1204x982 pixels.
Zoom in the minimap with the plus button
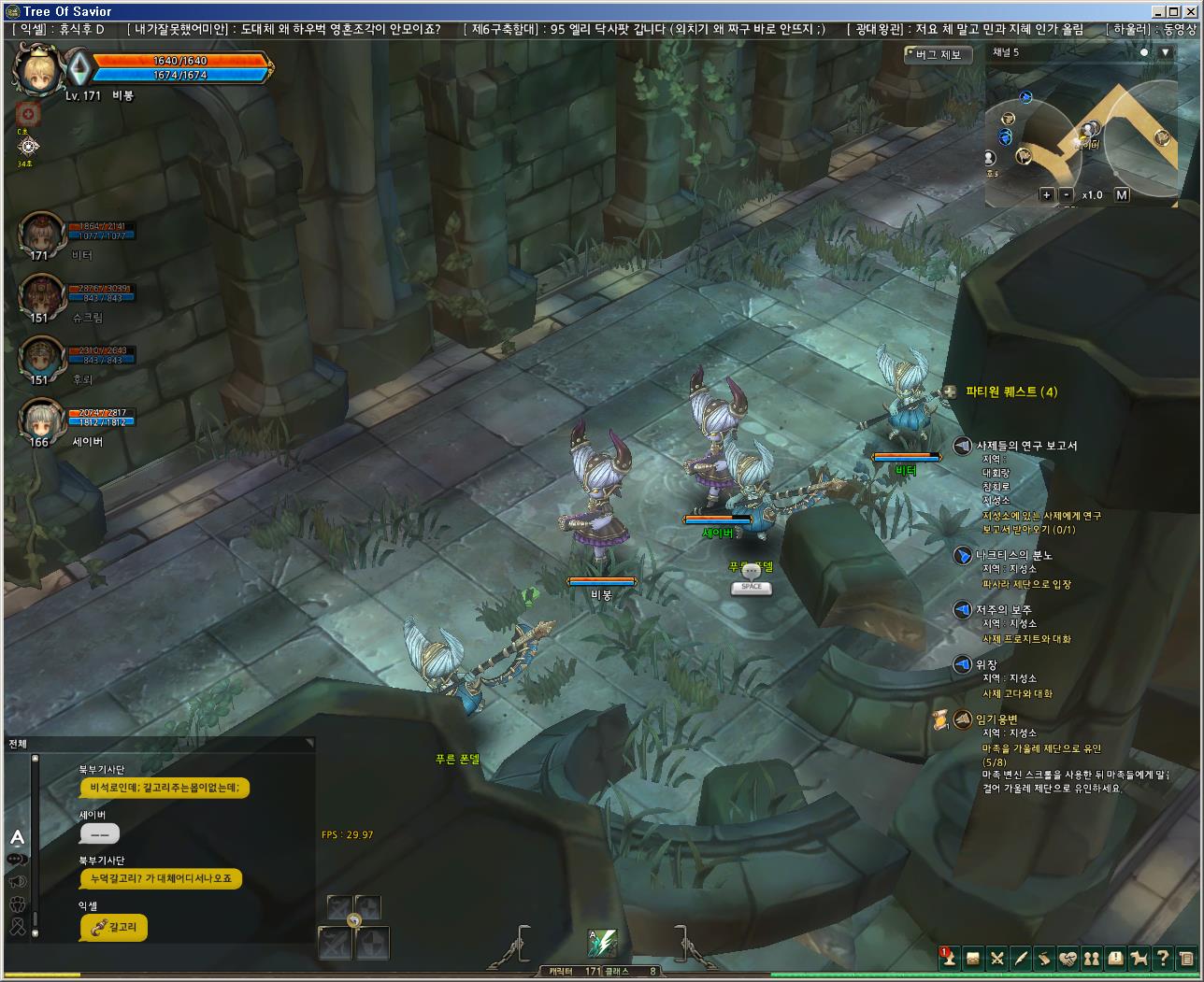[1047, 195]
